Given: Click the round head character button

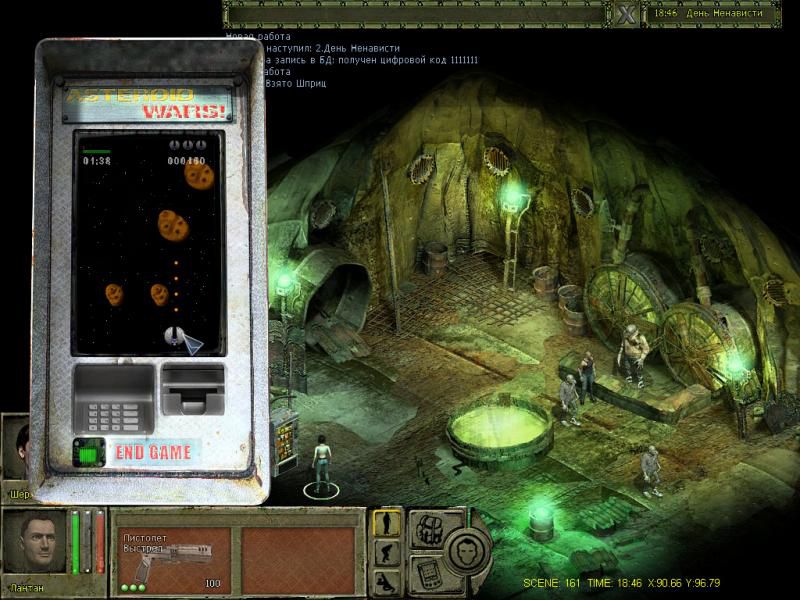Looking at the screenshot, I should pos(466,549).
